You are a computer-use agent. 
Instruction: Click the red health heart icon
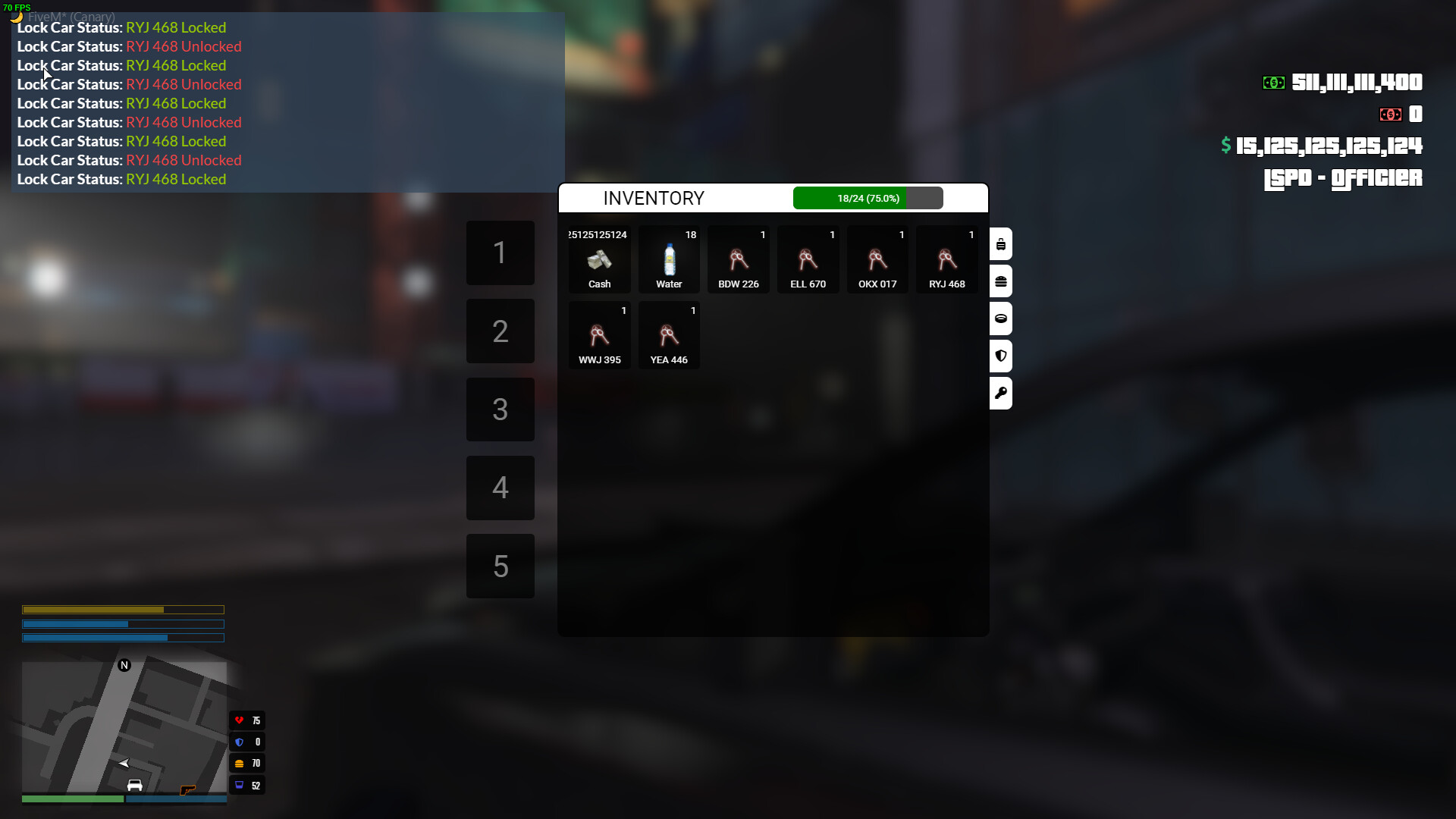240,720
